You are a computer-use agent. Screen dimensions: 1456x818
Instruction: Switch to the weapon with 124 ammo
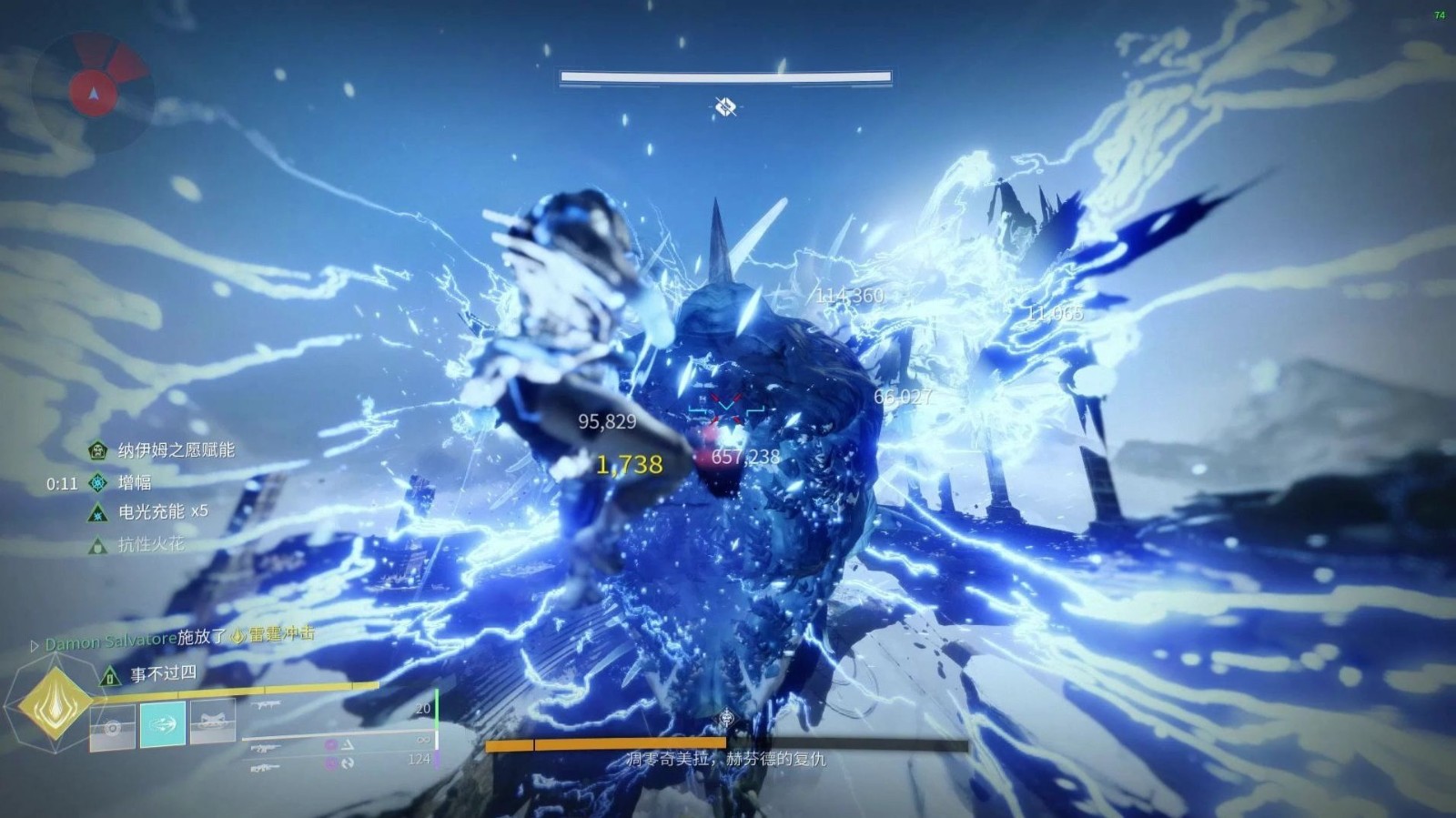(x=266, y=769)
